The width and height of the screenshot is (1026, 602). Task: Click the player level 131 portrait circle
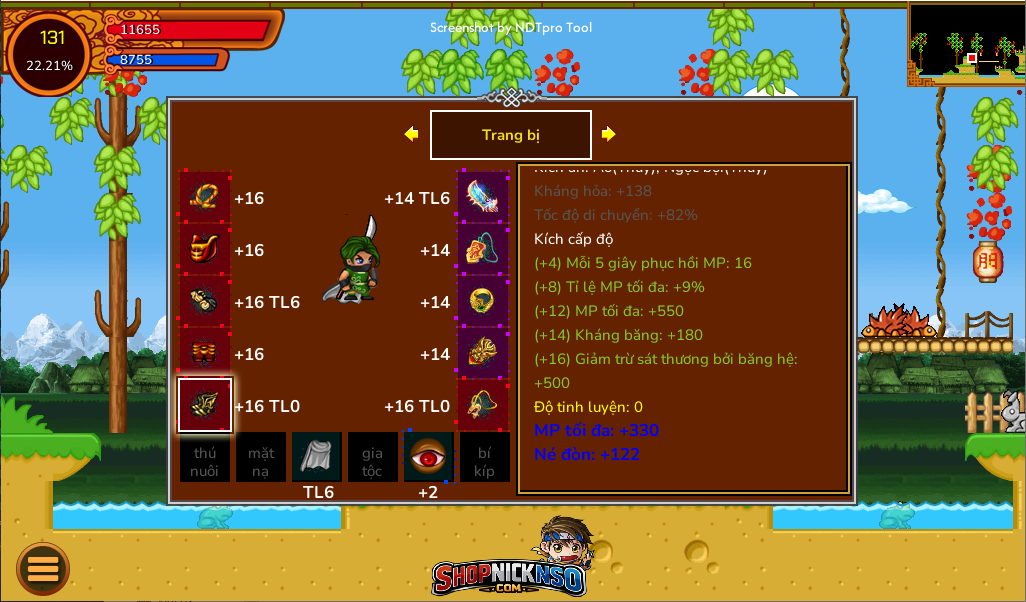(49, 52)
